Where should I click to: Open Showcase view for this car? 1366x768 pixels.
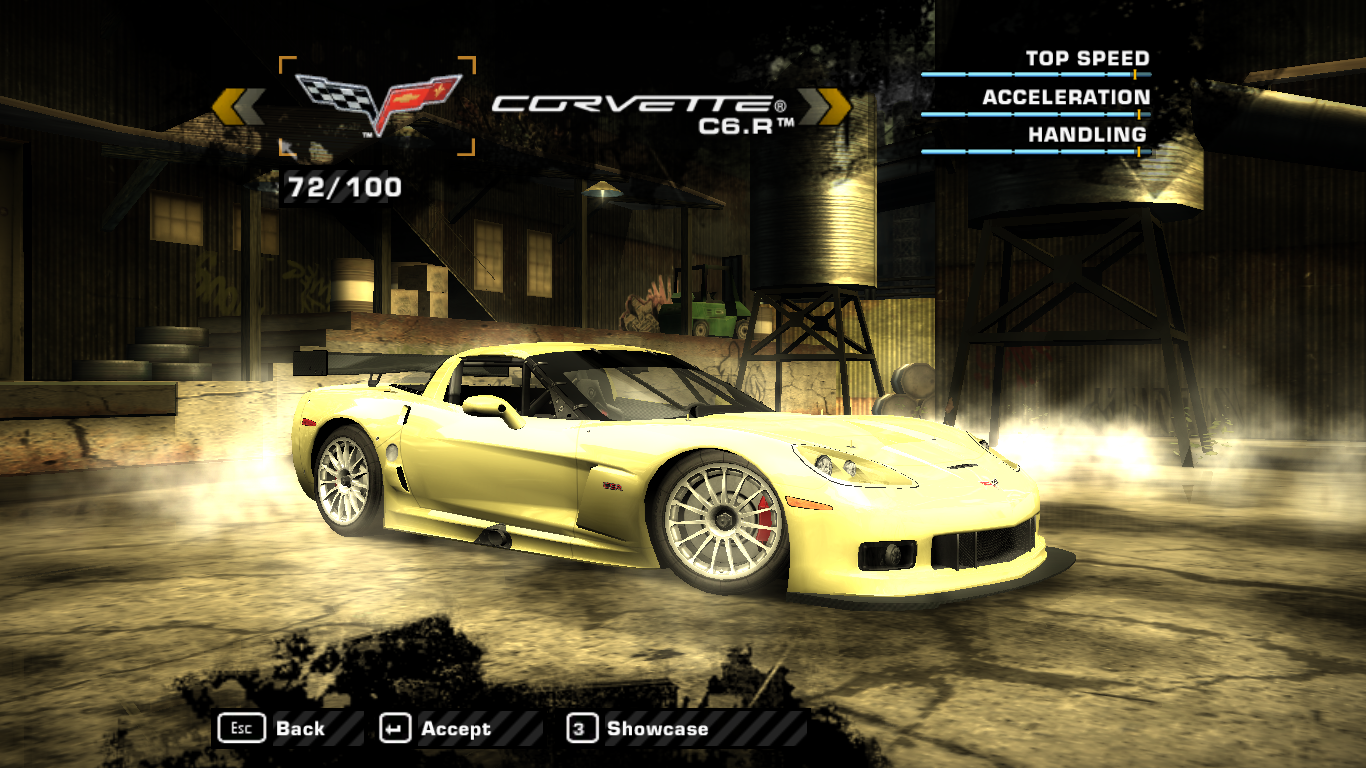tap(638, 729)
